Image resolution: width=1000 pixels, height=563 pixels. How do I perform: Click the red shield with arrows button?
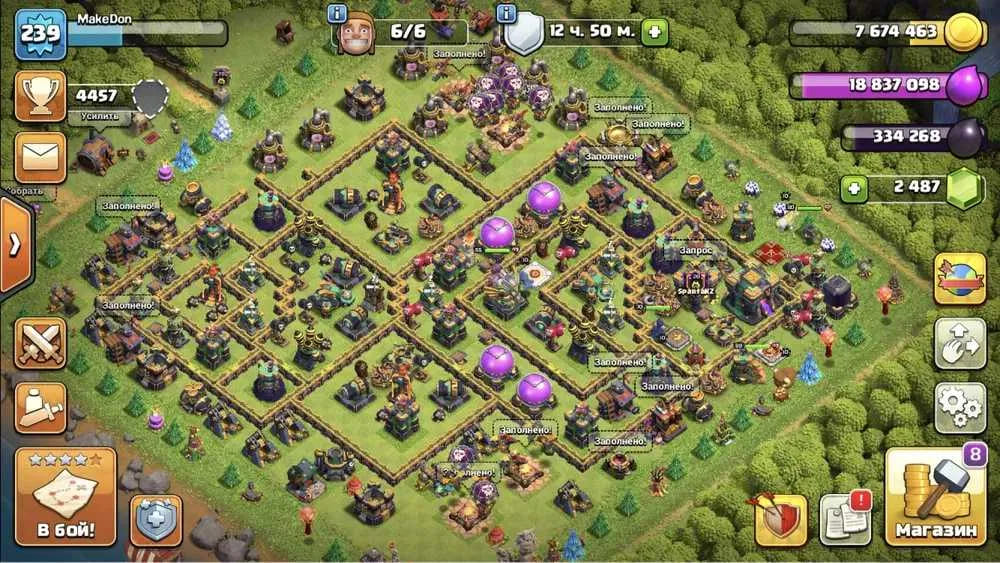[x=781, y=519]
